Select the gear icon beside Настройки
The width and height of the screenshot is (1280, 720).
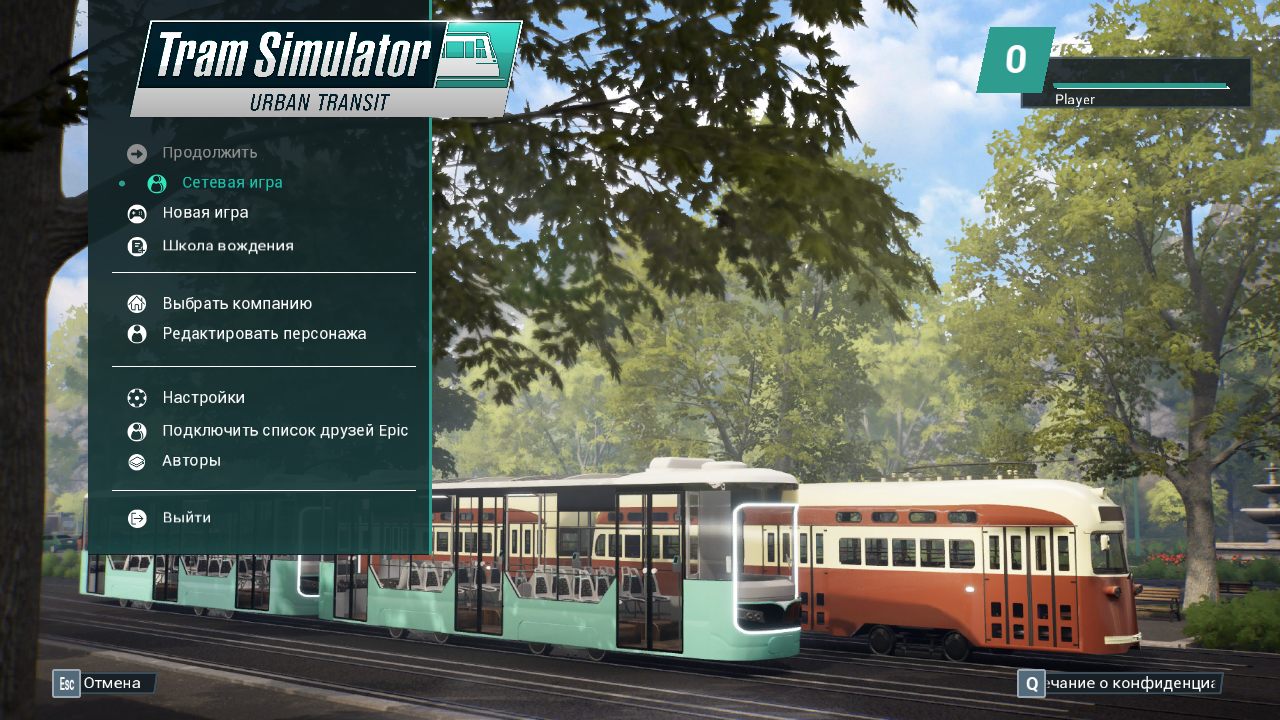[x=137, y=397]
